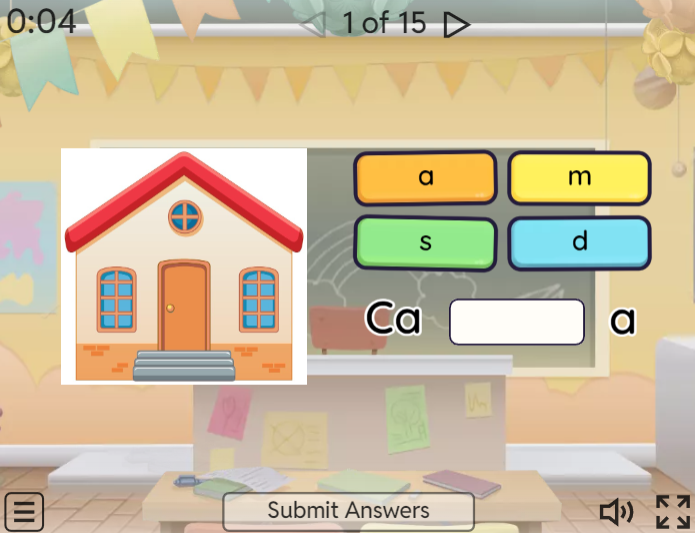This screenshot has width=695, height=533.
Task: Choose the yellow letter 'm' tile
Action: pyautogui.click(x=579, y=178)
